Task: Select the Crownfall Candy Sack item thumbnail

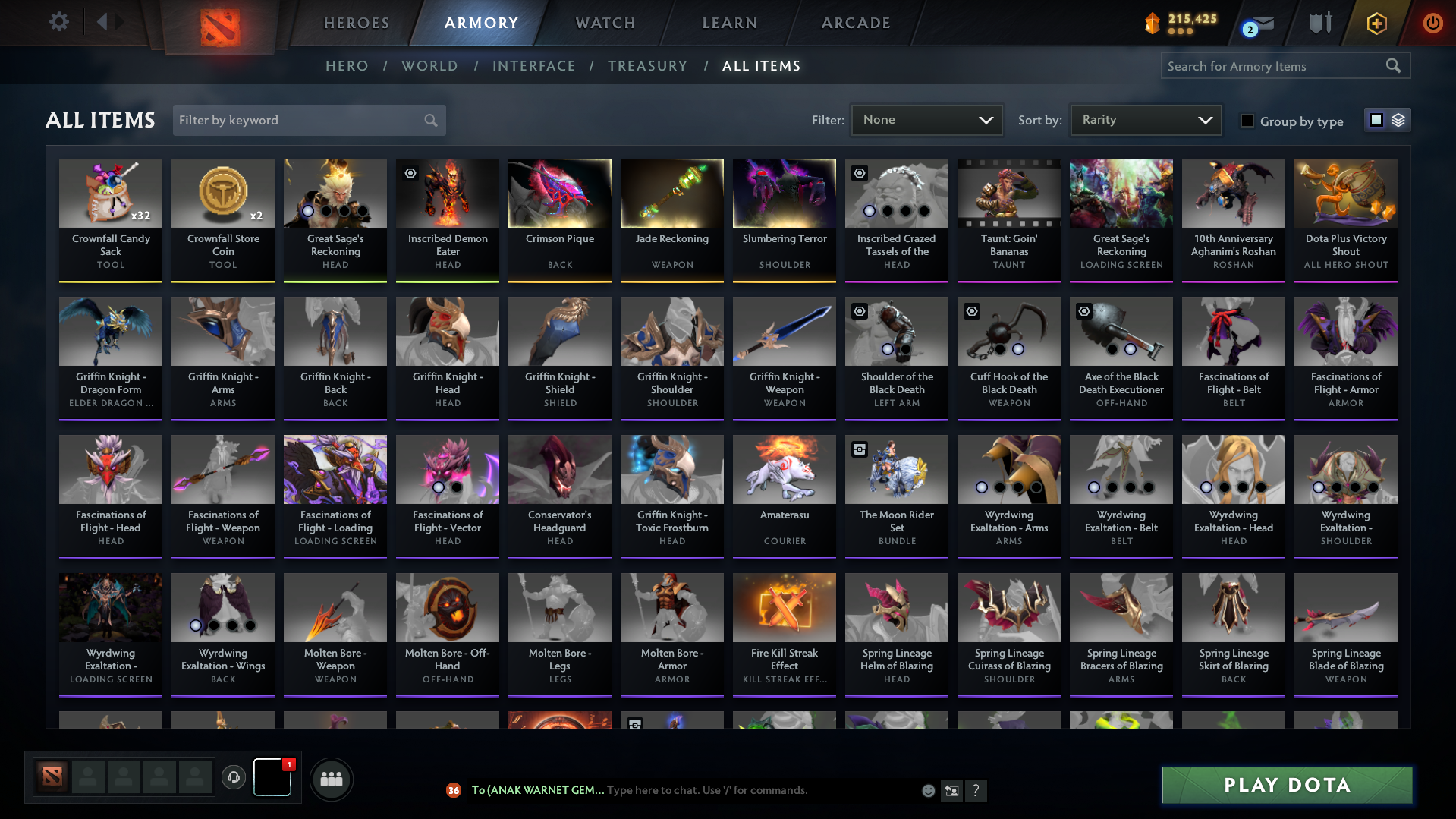Action: pyautogui.click(x=111, y=194)
